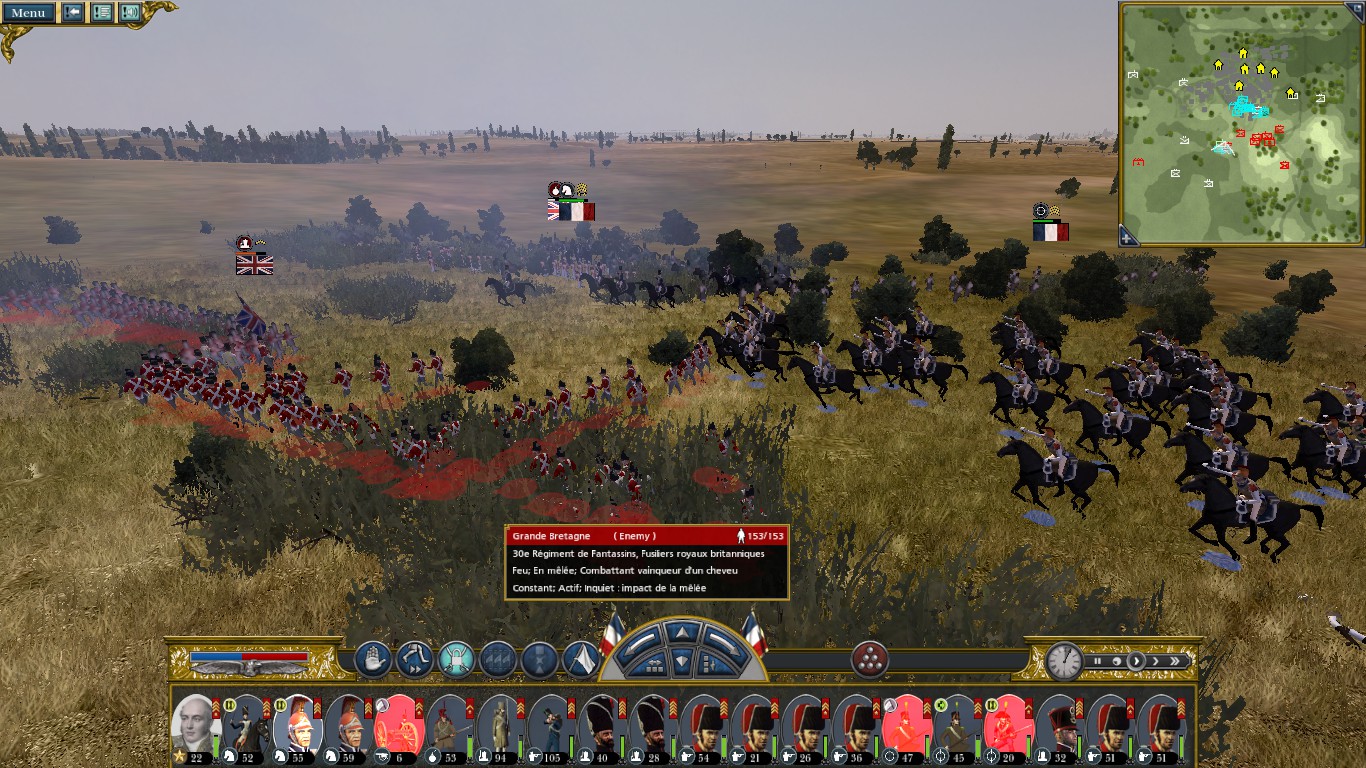Screen dimensions: 1366x768
Task: Toggle run mode running legs icon
Action: point(414,660)
